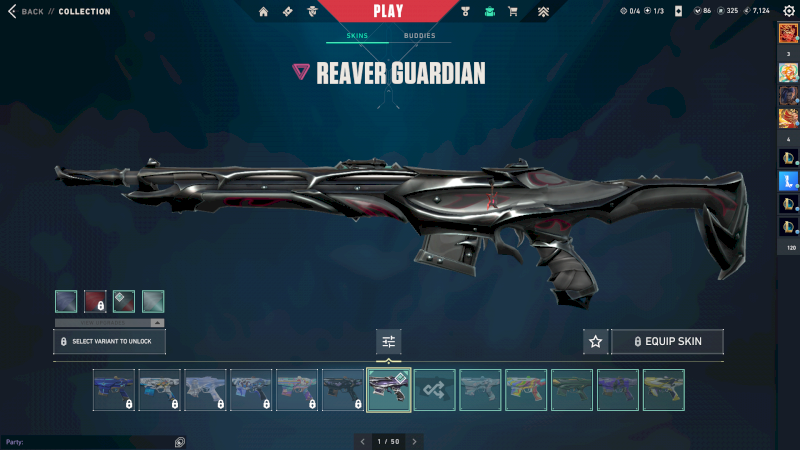The width and height of the screenshot is (800, 450).
Task: Switch to the Skins tab
Action: coord(357,36)
